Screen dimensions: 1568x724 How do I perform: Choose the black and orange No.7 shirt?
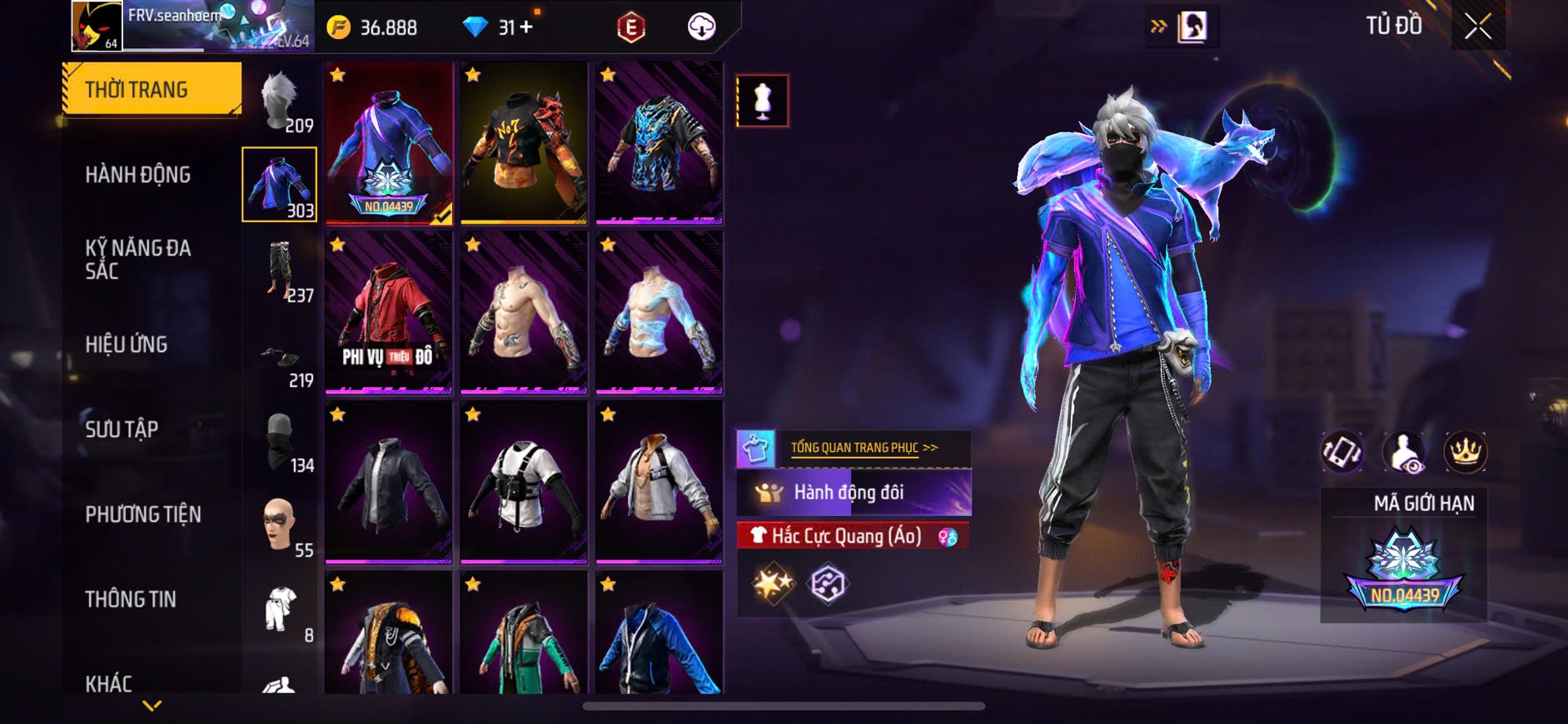click(x=524, y=143)
